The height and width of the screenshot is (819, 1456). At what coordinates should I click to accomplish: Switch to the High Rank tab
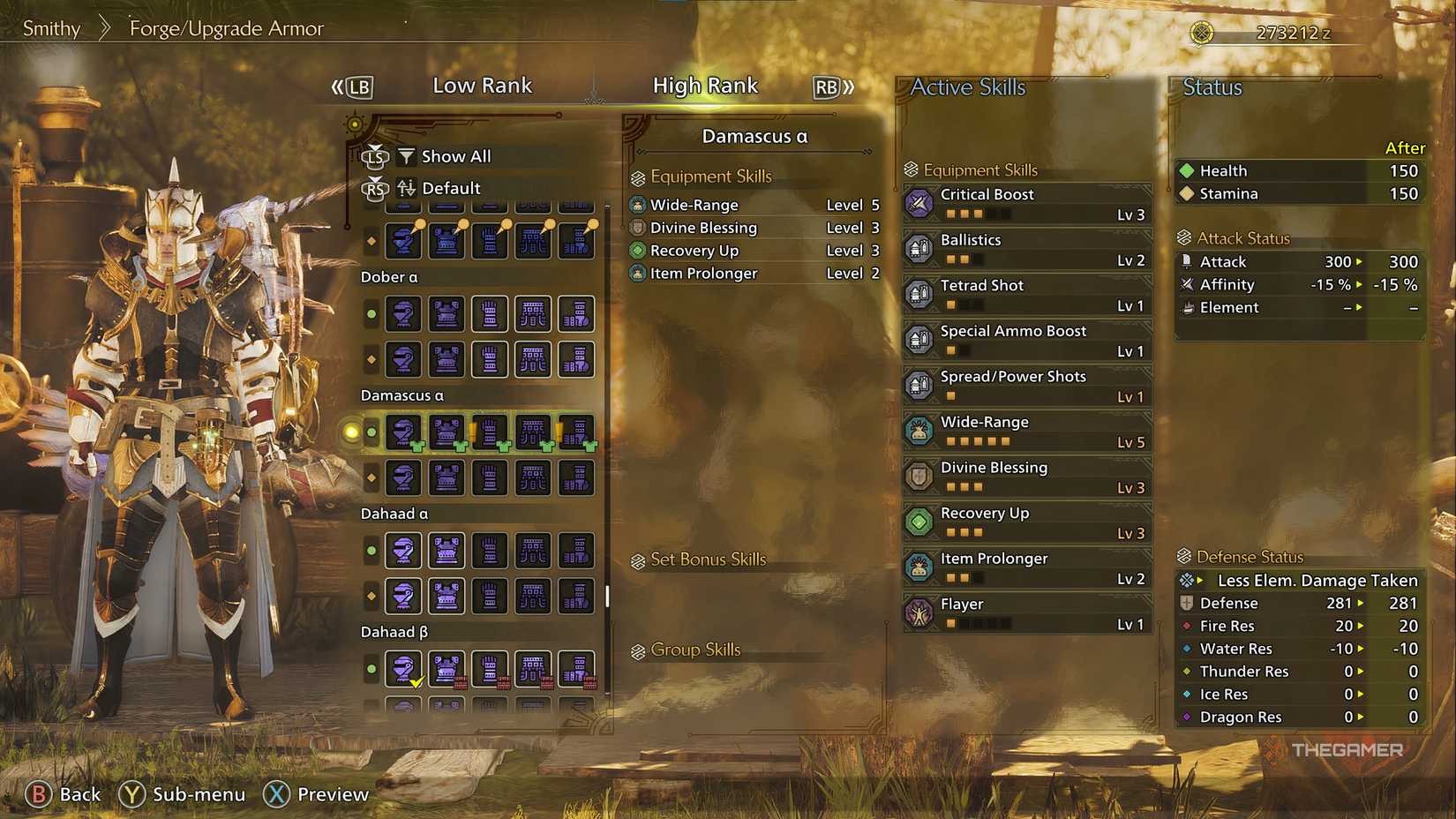[x=705, y=85]
